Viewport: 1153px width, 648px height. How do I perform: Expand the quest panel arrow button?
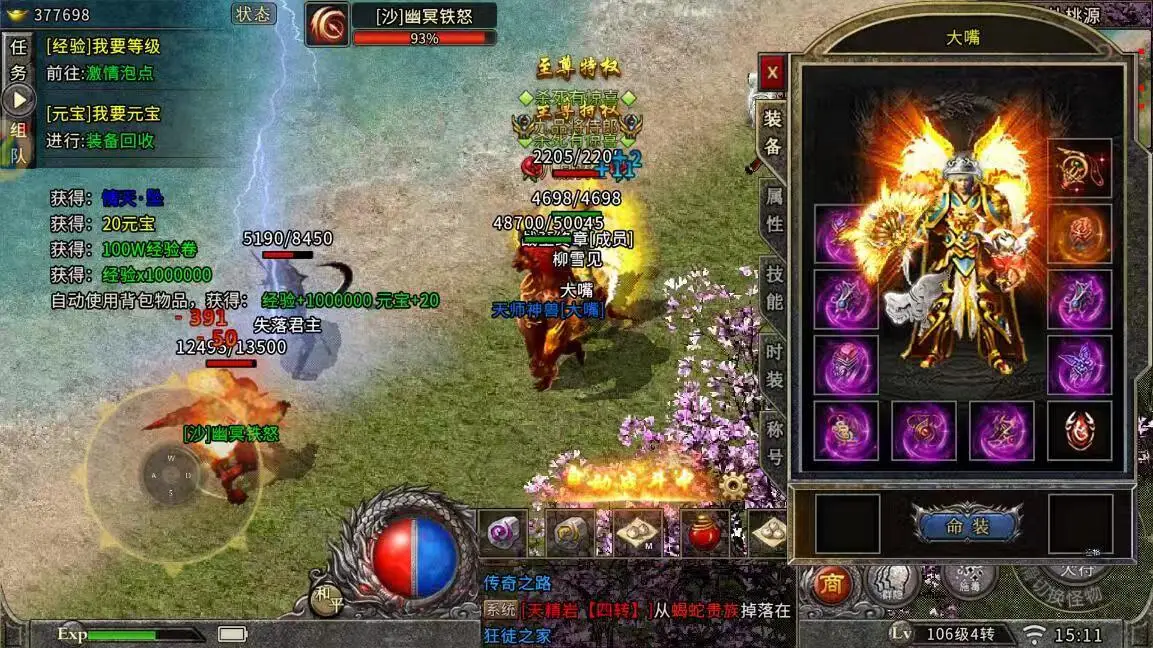pos(18,99)
